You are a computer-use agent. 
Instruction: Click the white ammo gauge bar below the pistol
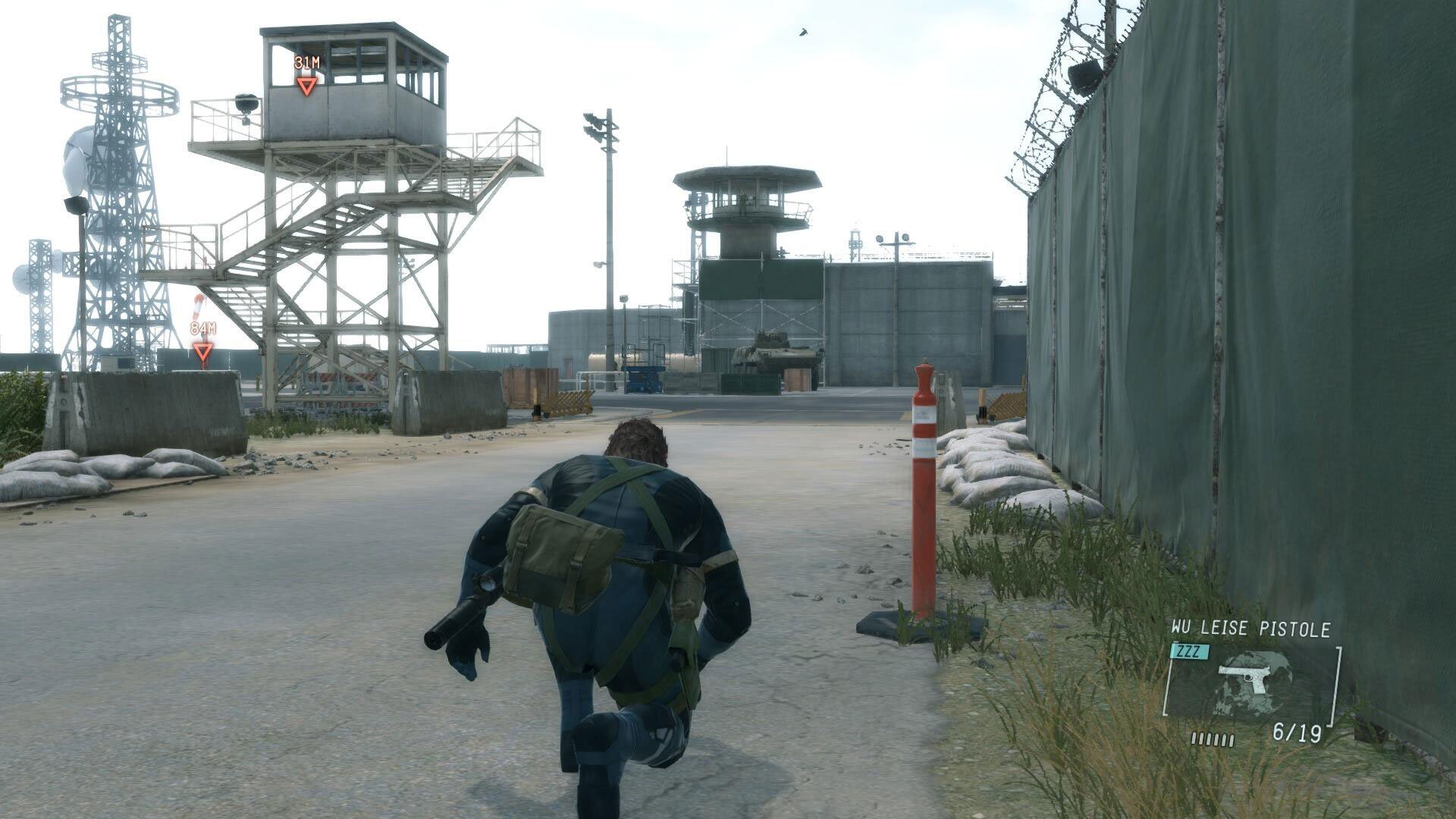(x=1212, y=741)
